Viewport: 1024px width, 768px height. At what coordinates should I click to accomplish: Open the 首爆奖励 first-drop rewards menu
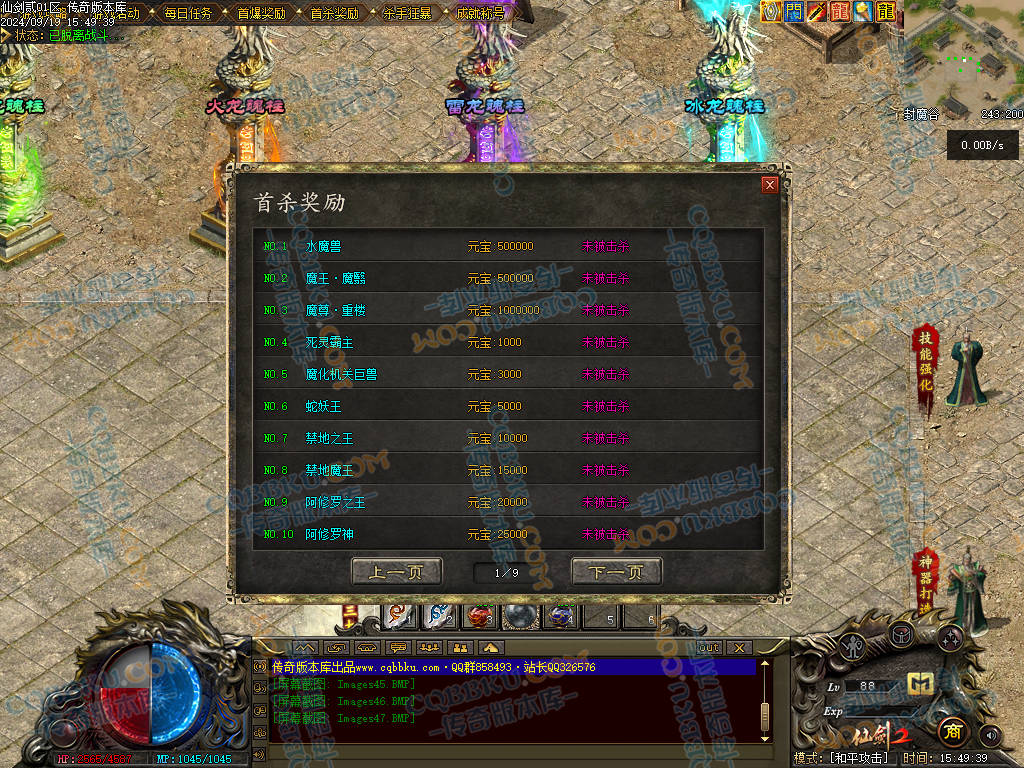point(261,14)
